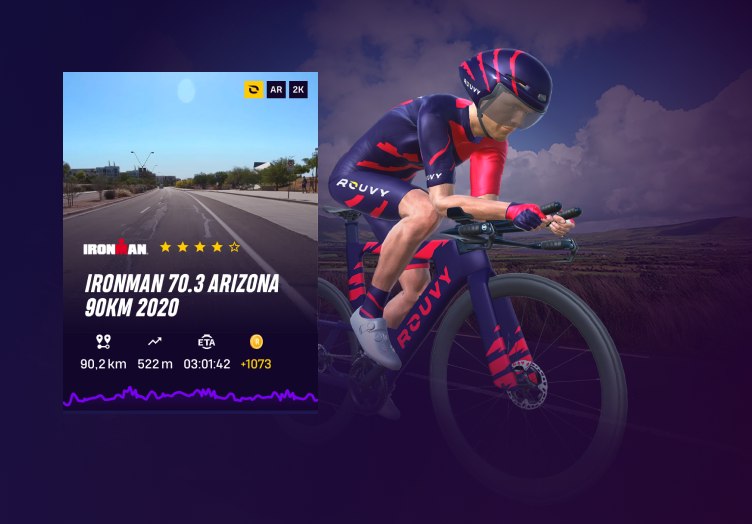
Task: Click the 2K badge on the route card
Action: pos(298,90)
